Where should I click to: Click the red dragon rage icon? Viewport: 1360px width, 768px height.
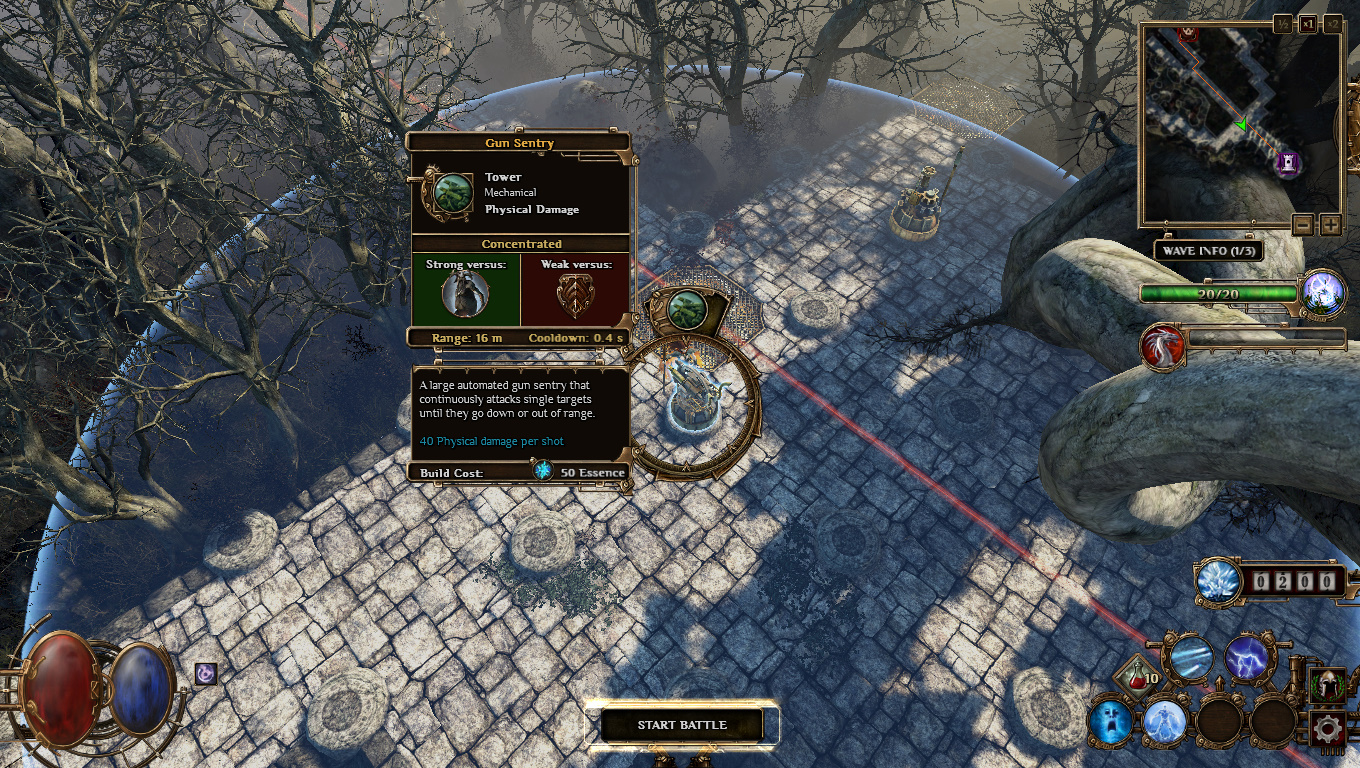coord(1163,346)
